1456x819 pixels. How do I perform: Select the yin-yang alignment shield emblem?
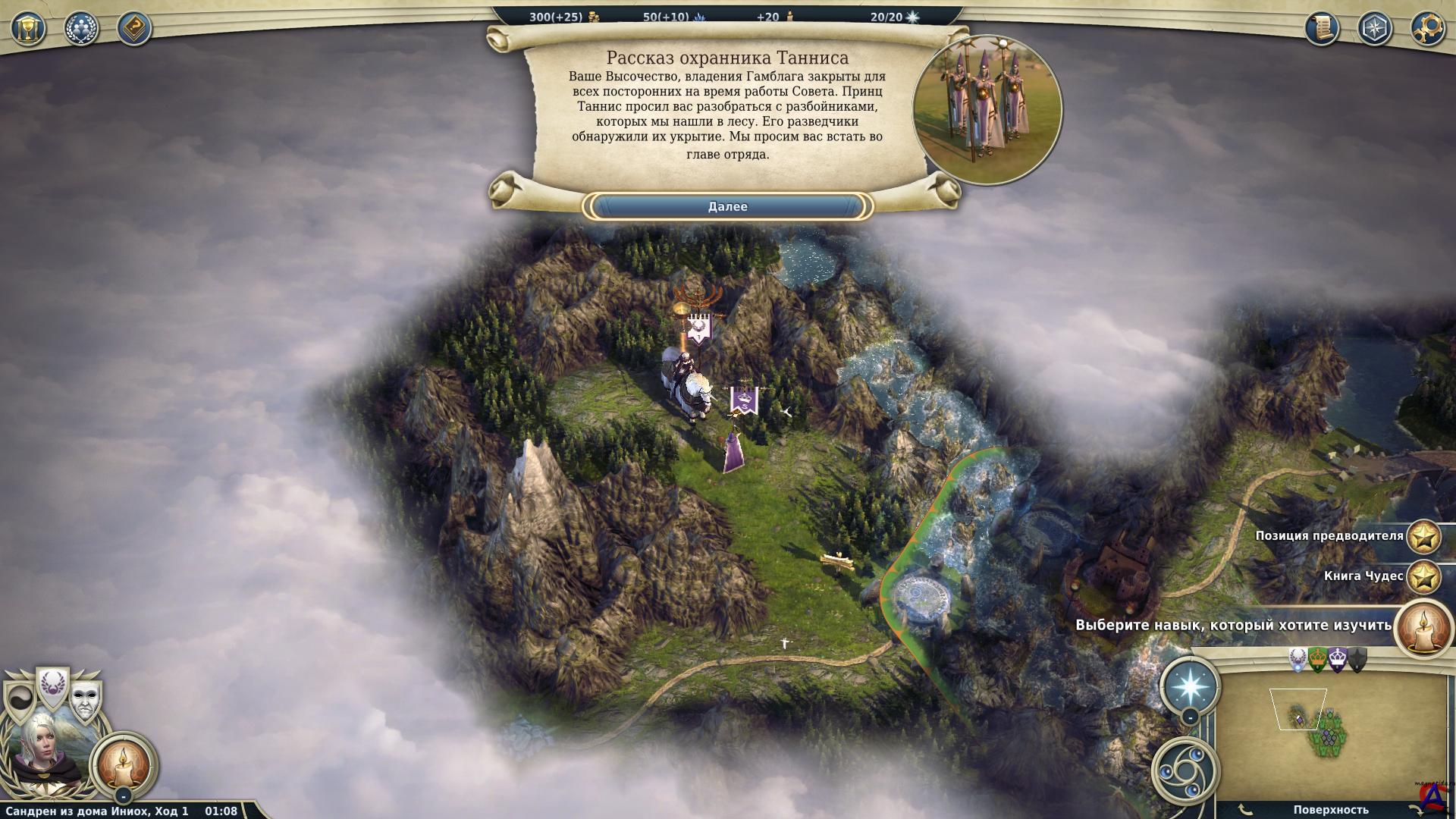20,699
